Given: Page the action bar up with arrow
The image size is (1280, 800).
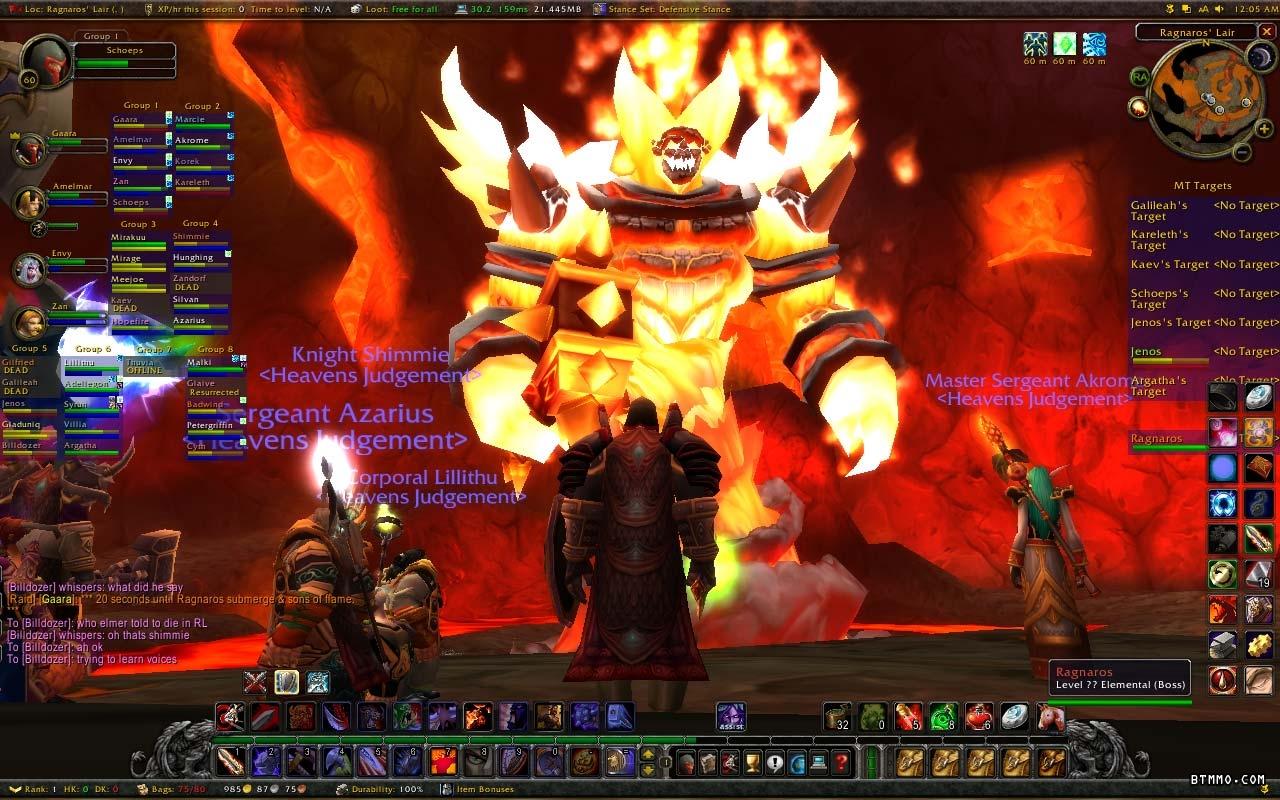Looking at the screenshot, I should click(648, 755).
